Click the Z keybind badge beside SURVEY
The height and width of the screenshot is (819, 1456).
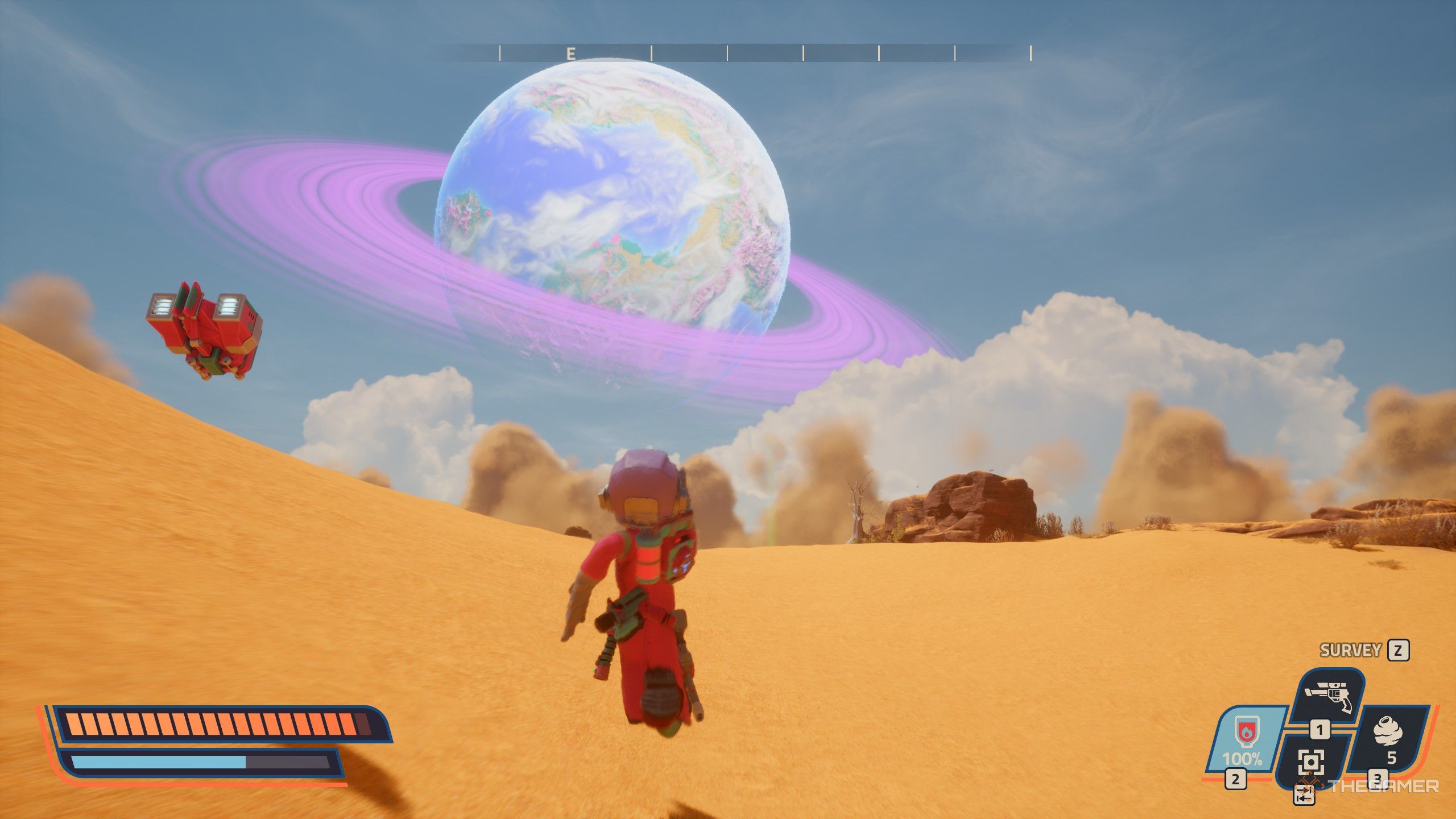[1396, 651]
